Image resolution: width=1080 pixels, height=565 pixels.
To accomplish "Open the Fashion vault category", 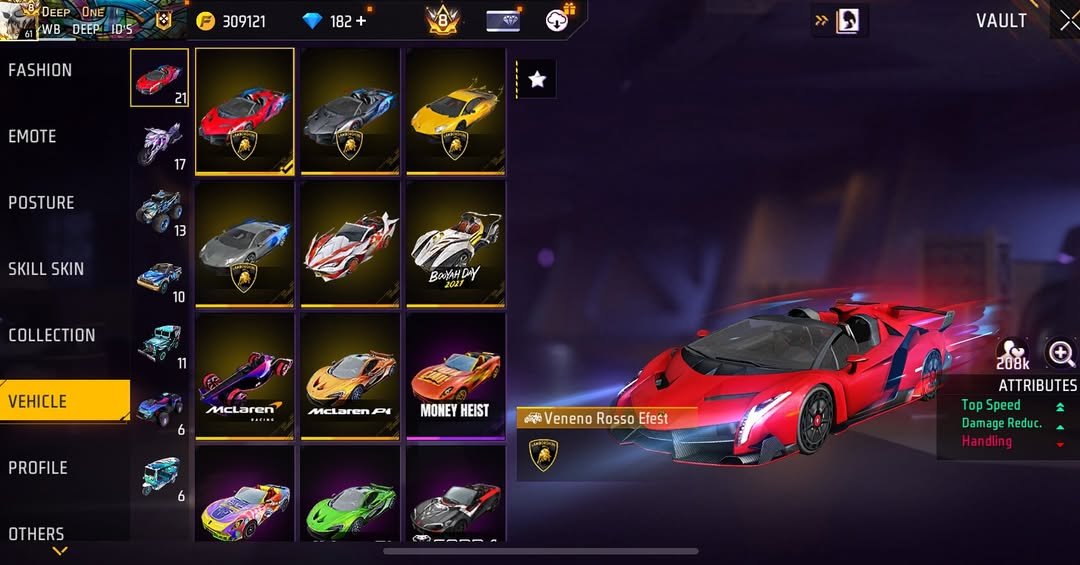I will [x=40, y=70].
